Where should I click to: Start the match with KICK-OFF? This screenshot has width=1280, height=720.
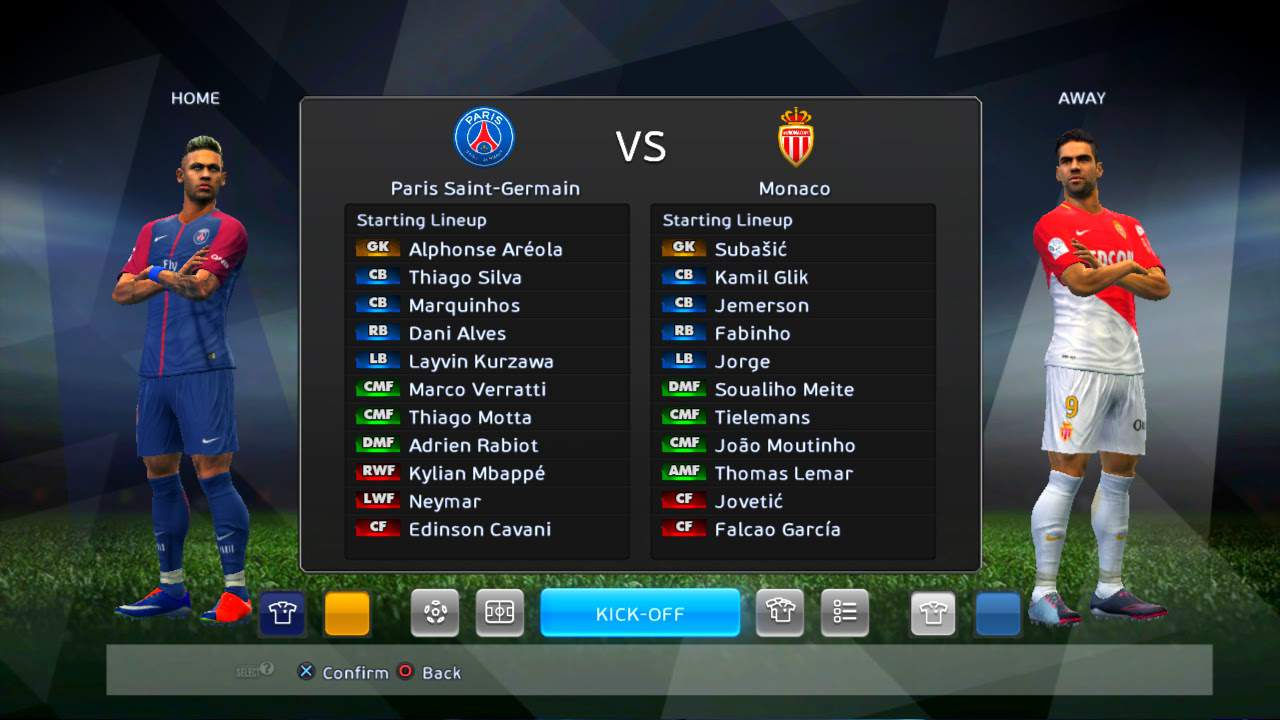[x=640, y=613]
